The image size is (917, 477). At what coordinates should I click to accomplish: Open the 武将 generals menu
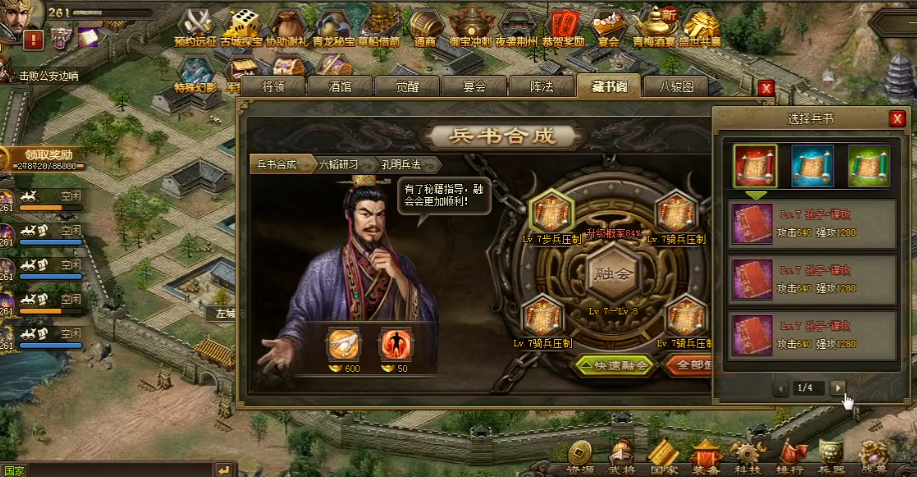click(621, 456)
